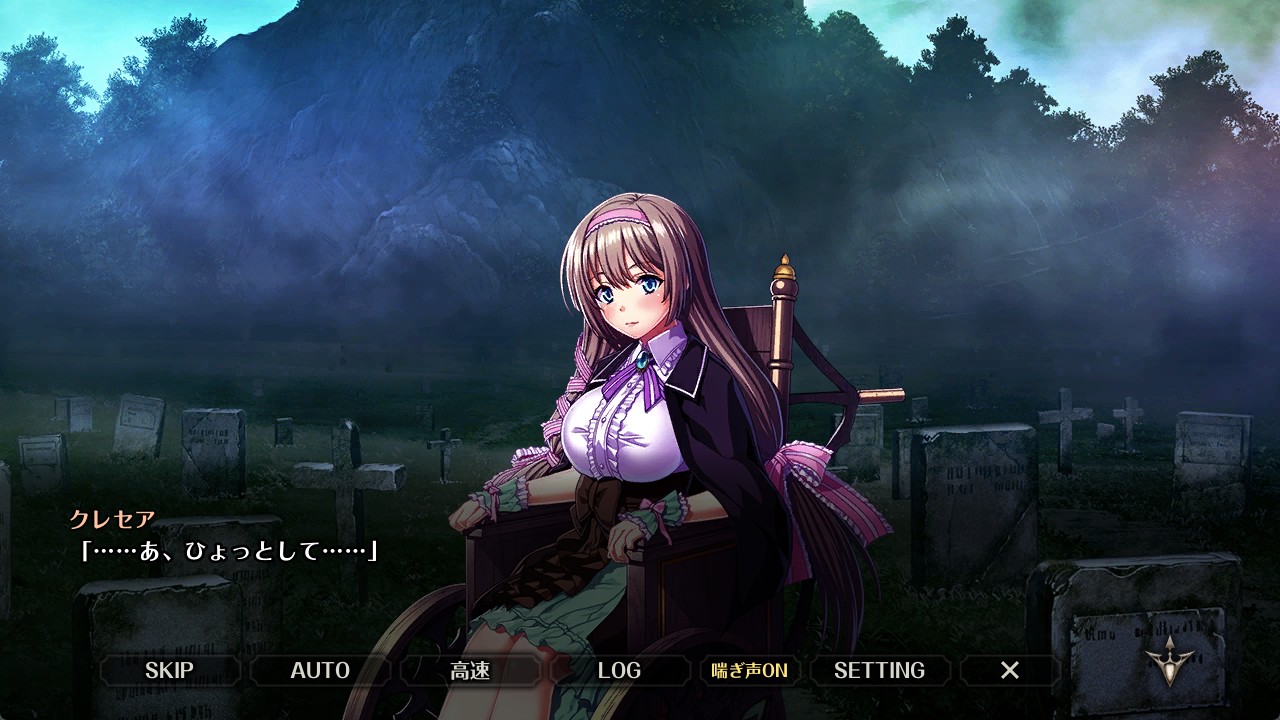Viewport: 1280px width, 720px height.
Task: Hide the text window with X
Action: tap(1010, 670)
